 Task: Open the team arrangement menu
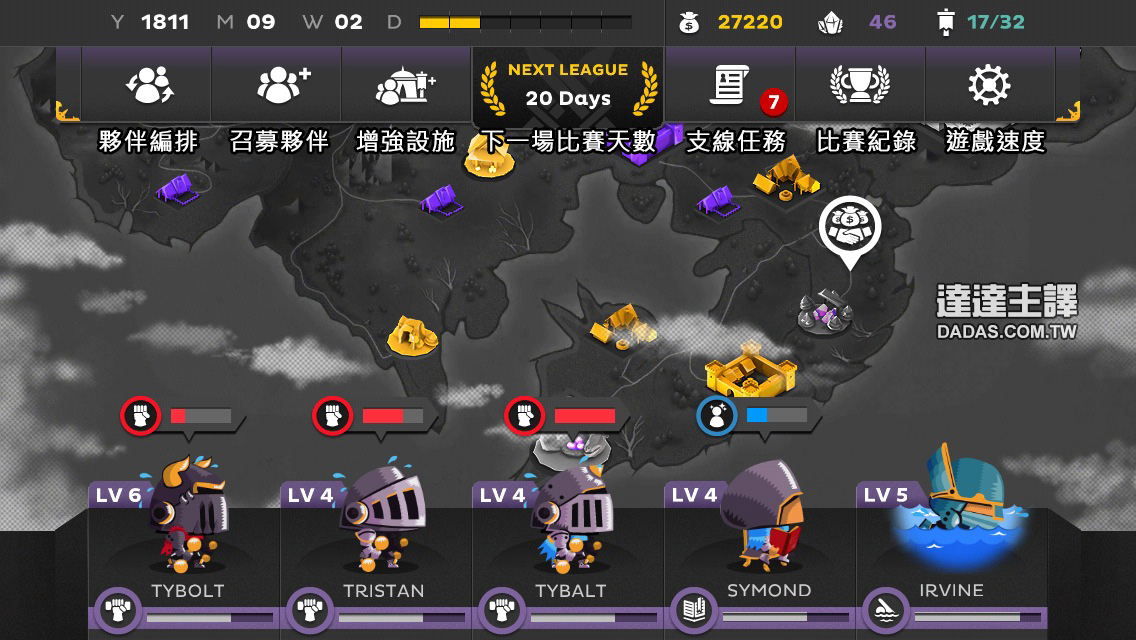(148, 87)
